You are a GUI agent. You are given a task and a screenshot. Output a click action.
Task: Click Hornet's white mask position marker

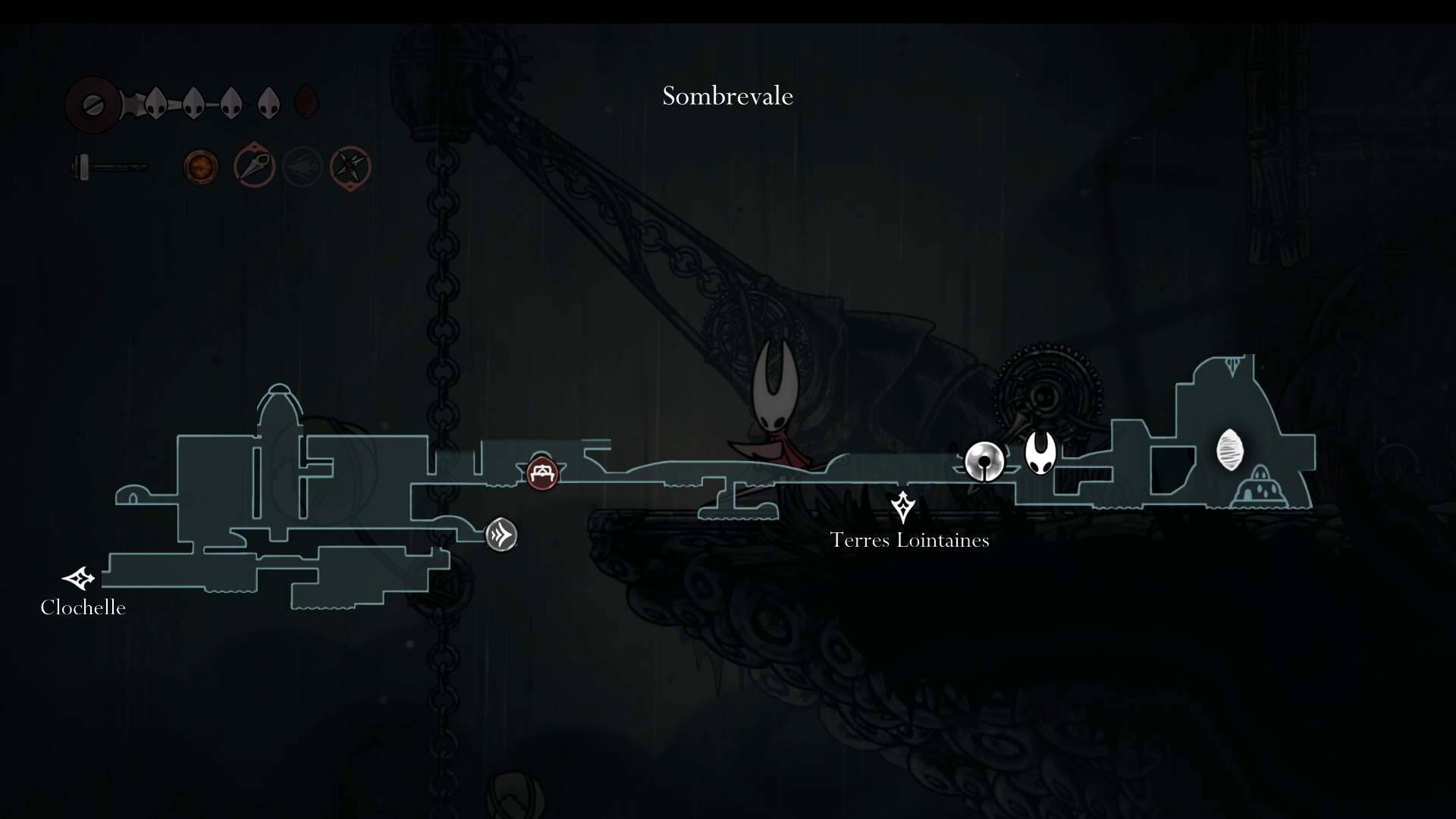pos(1040,453)
